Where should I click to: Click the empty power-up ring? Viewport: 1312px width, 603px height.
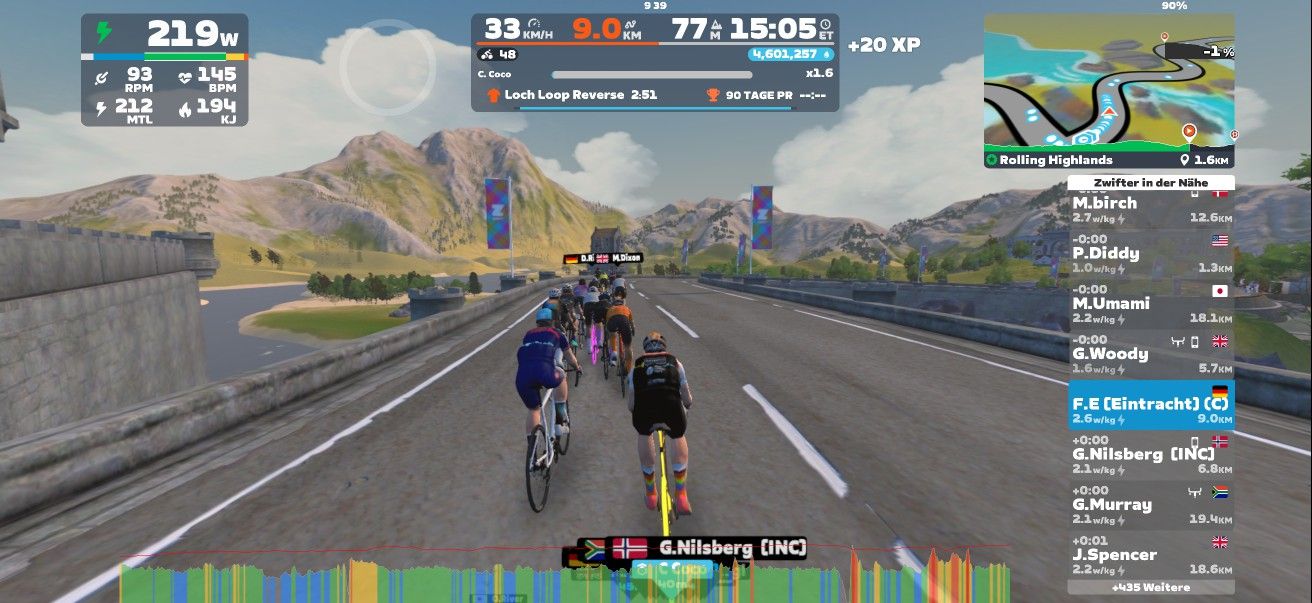coord(387,67)
